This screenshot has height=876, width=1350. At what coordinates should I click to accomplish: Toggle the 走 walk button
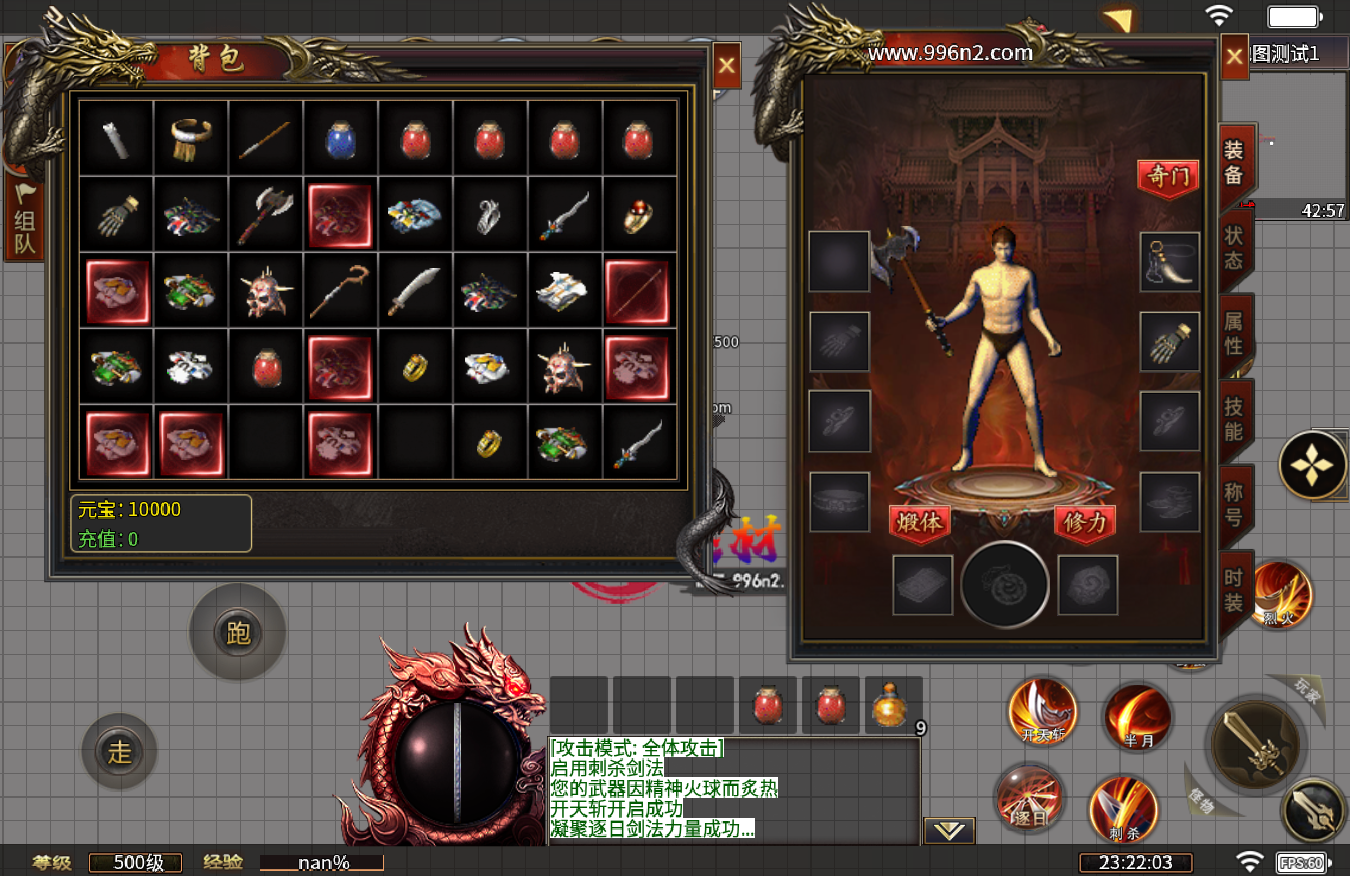pos(120,751)
